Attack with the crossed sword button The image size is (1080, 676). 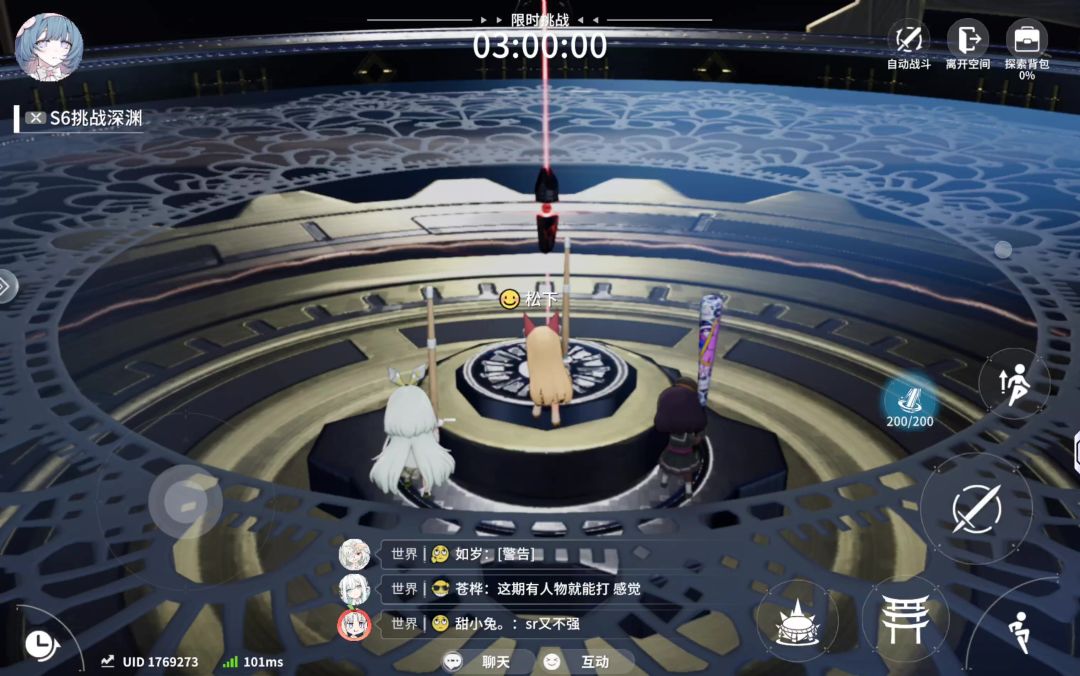(976, 508)
